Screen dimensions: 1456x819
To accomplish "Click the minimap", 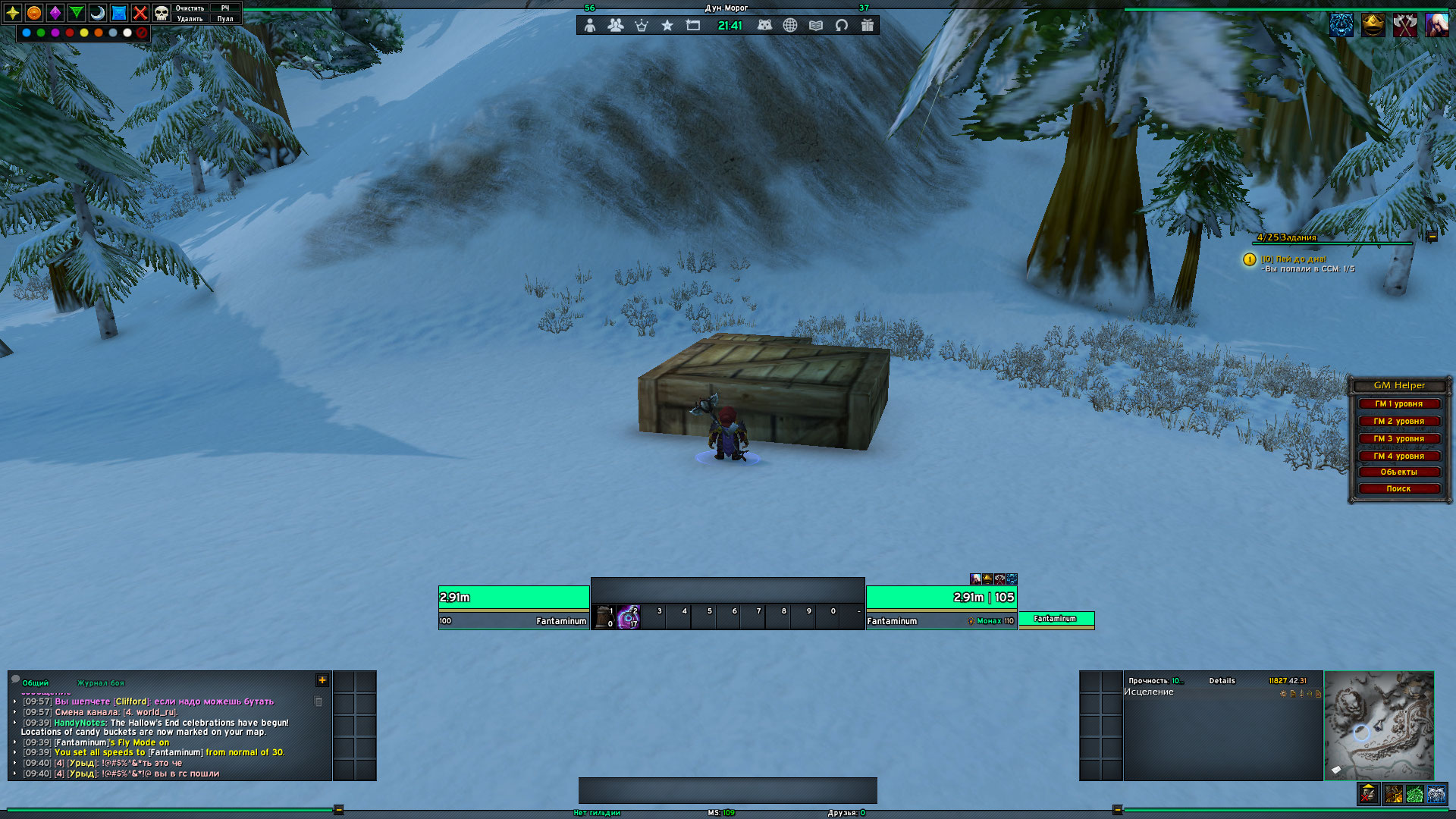I will [x=1379, y=726].
